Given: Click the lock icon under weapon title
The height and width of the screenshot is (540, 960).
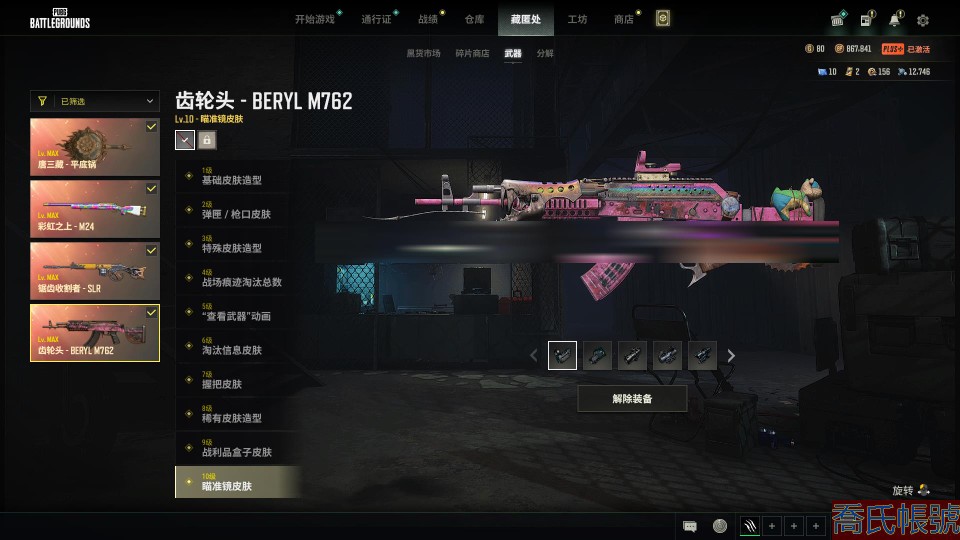Looking at the screenshot, I should click(207, 140).
